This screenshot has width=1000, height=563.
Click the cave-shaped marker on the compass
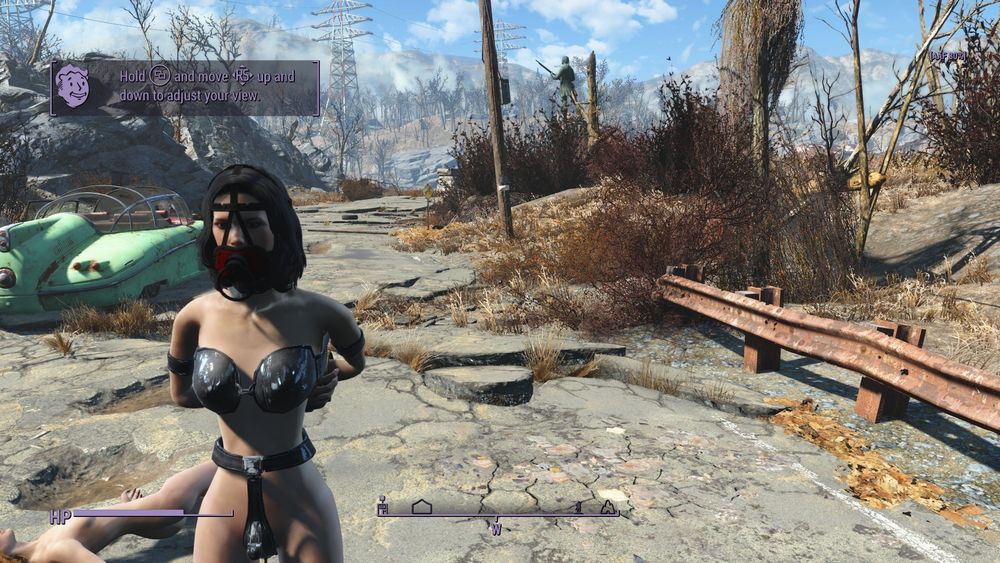pyautogui.click(x=608, y=507)
